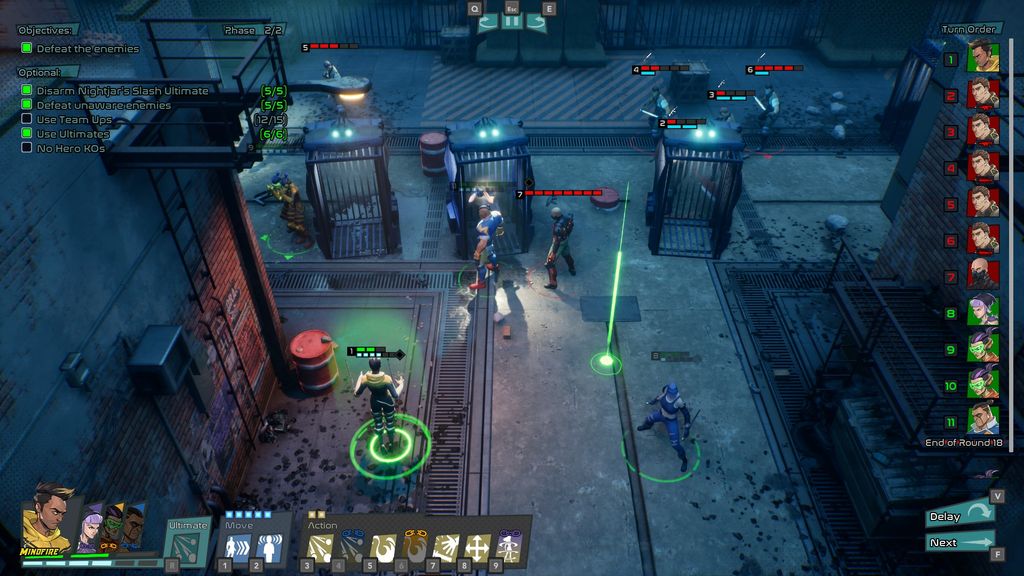This screenshot has height=576, width=1024.
Task: Use the action ability in slot 3
Action: point(320,546)
